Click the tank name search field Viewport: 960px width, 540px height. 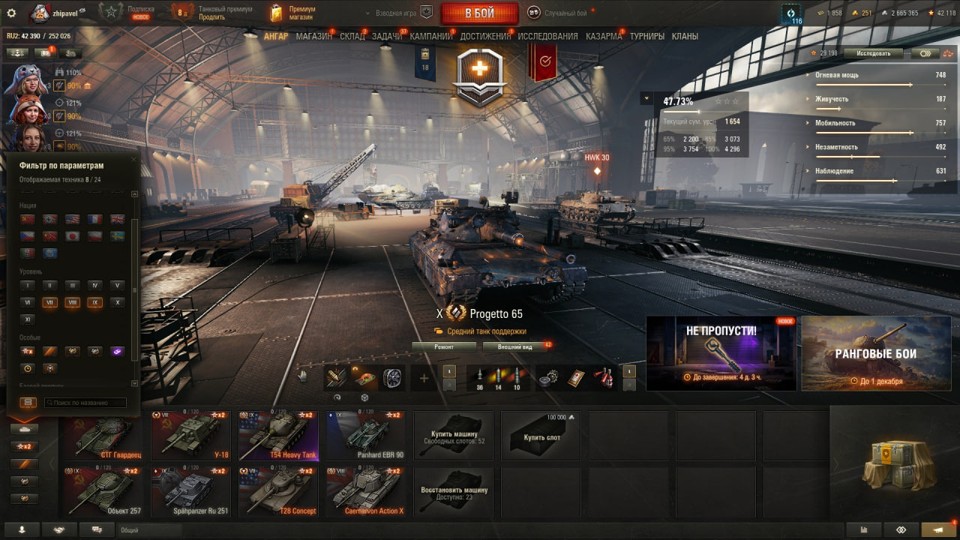coord(85,403)
